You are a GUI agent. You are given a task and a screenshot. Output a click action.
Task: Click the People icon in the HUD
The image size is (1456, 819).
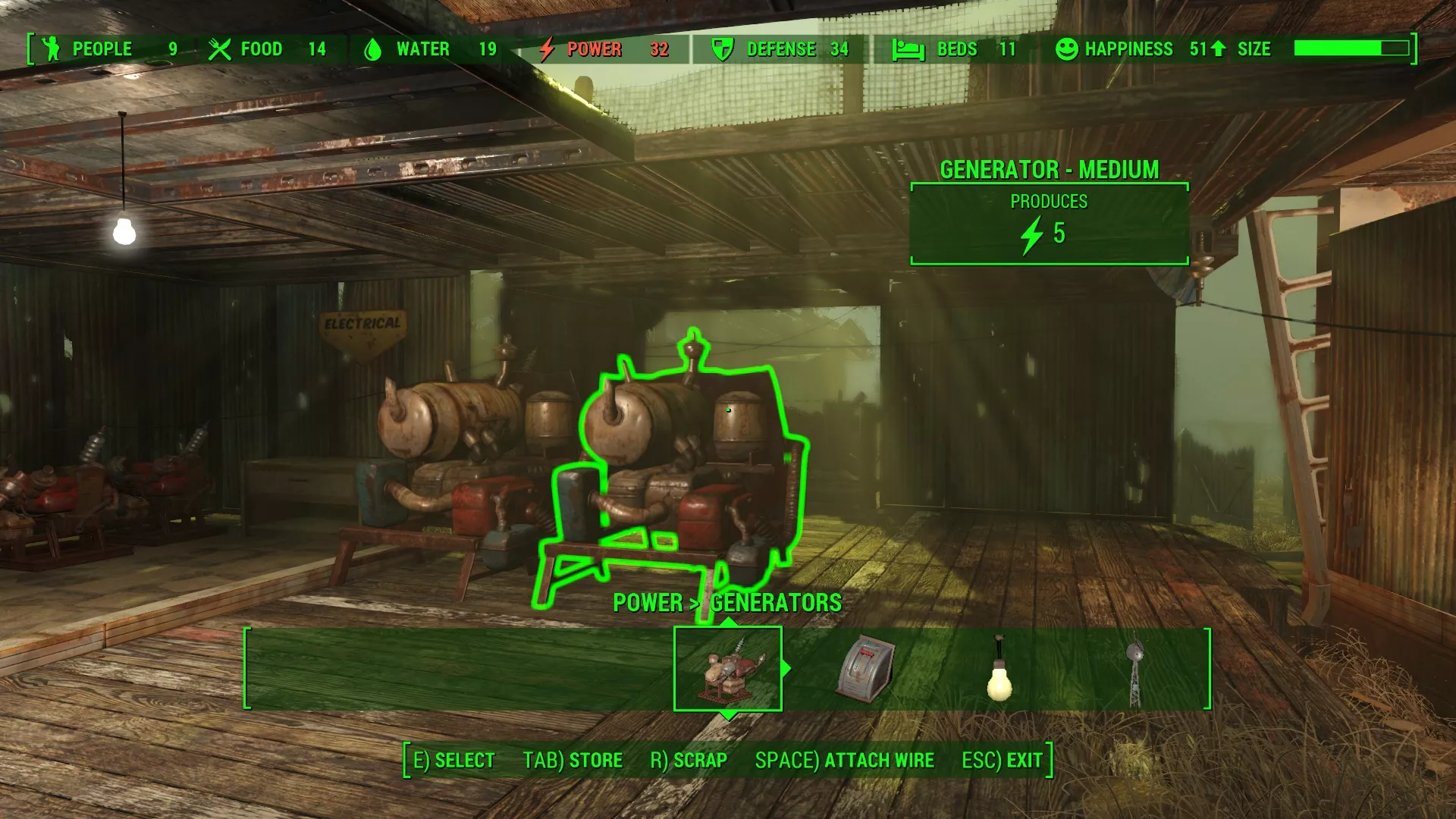click(x=49, y=49)
